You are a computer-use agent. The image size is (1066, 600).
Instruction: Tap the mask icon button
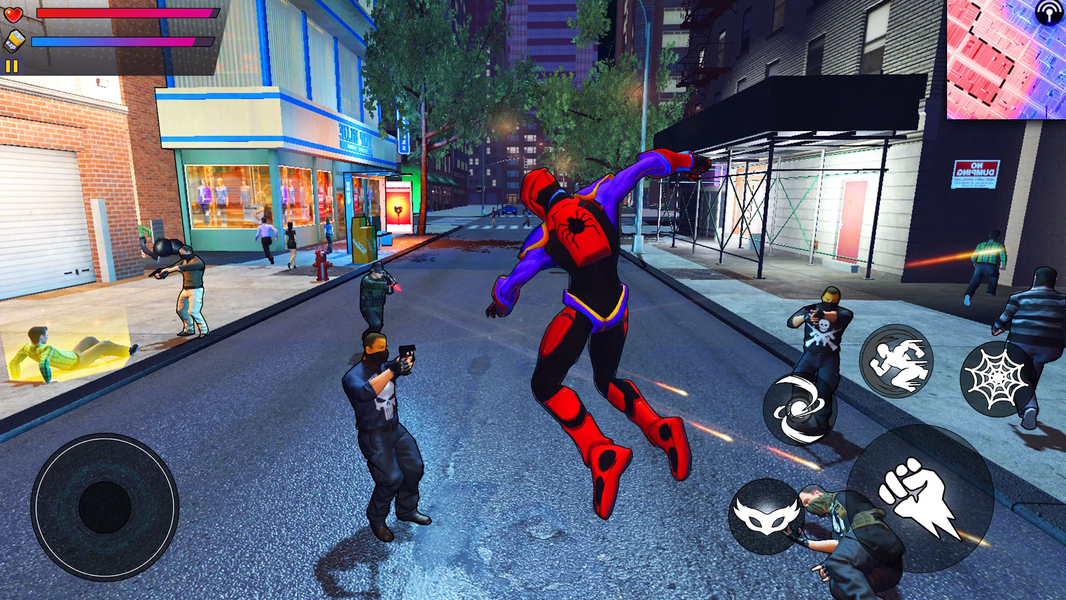point(765,516)
